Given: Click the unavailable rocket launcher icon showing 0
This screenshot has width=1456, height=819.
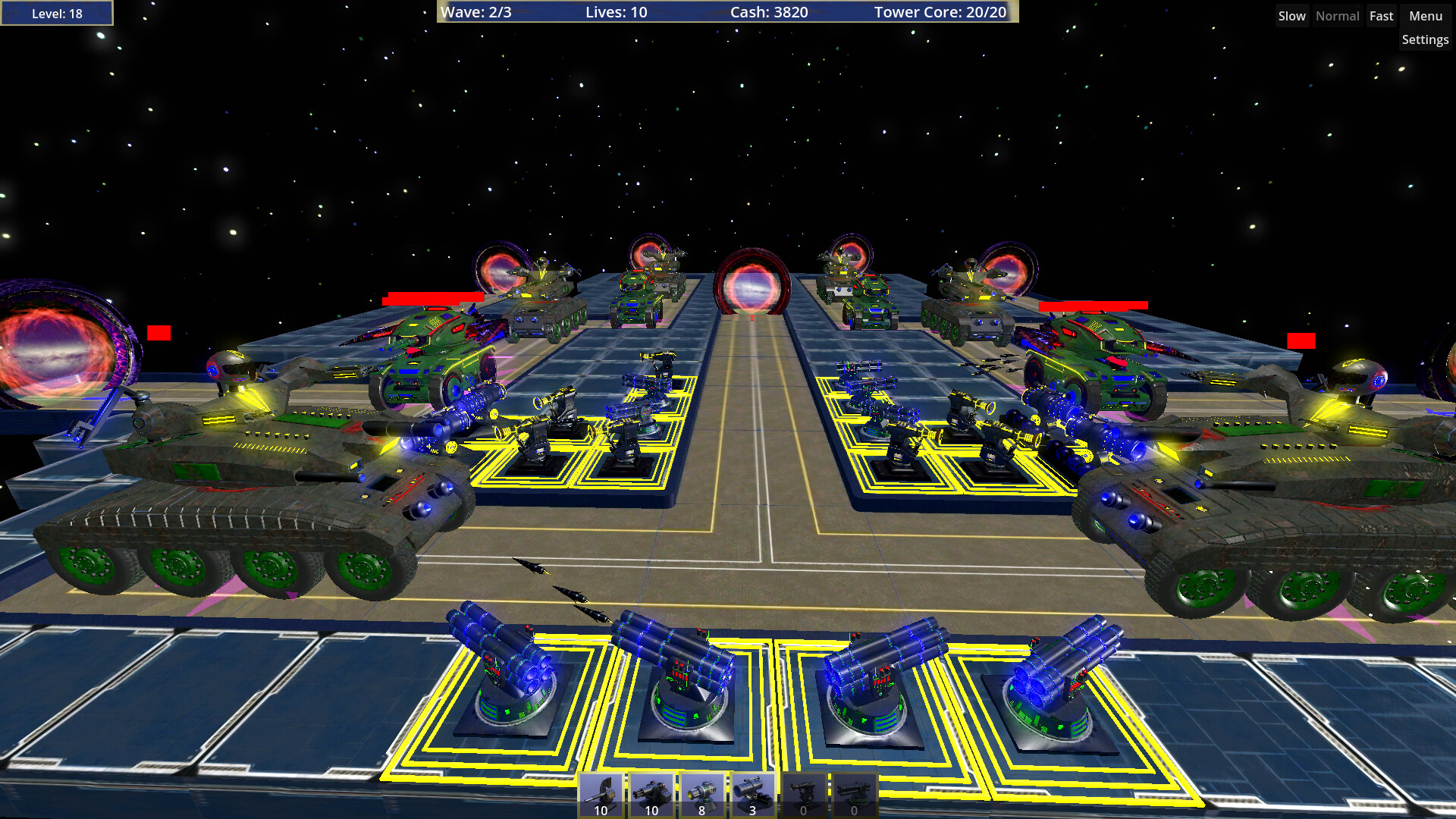Looking at the screenshot, I should click(x=854, y=792).
